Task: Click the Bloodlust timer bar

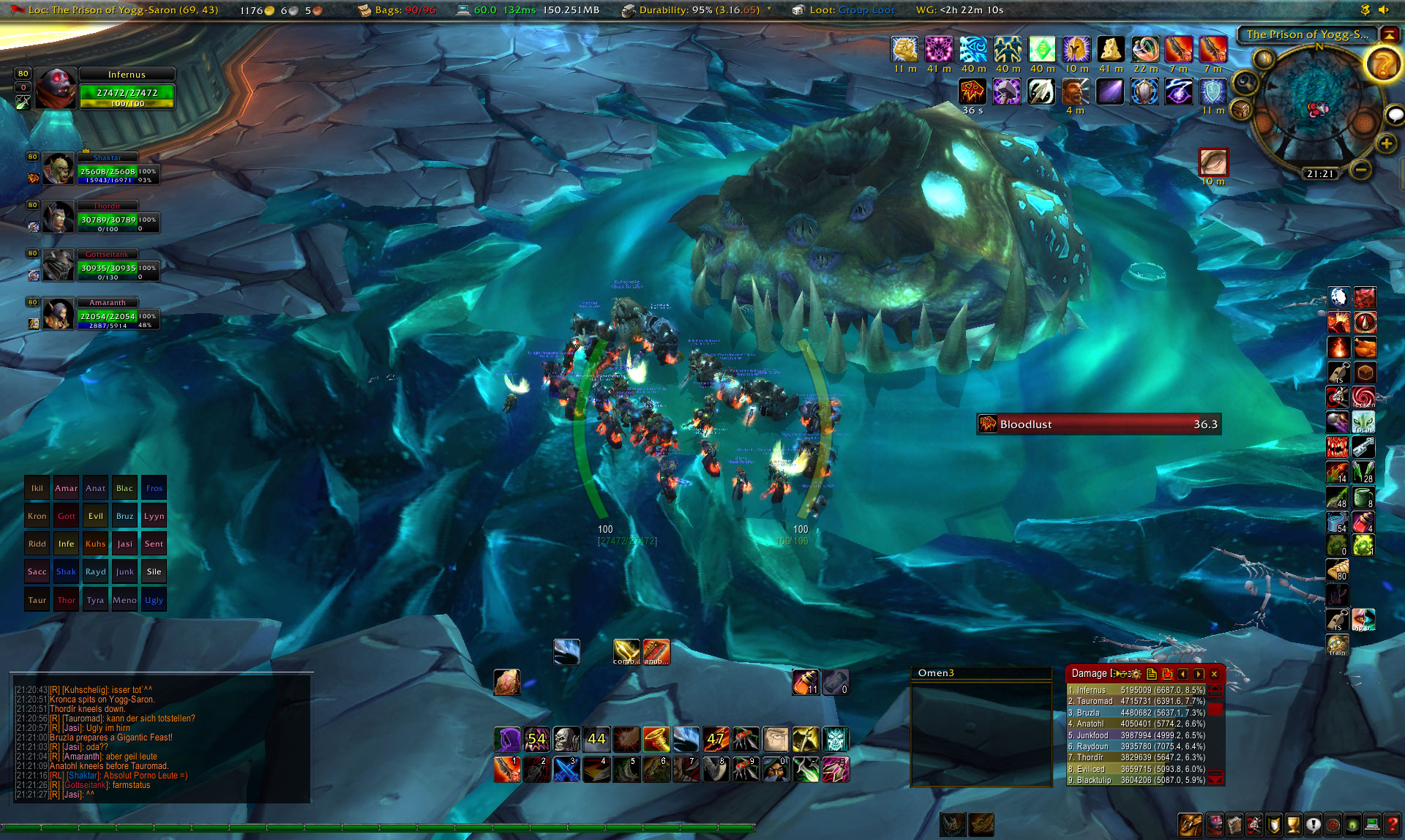Action: 1098,424
